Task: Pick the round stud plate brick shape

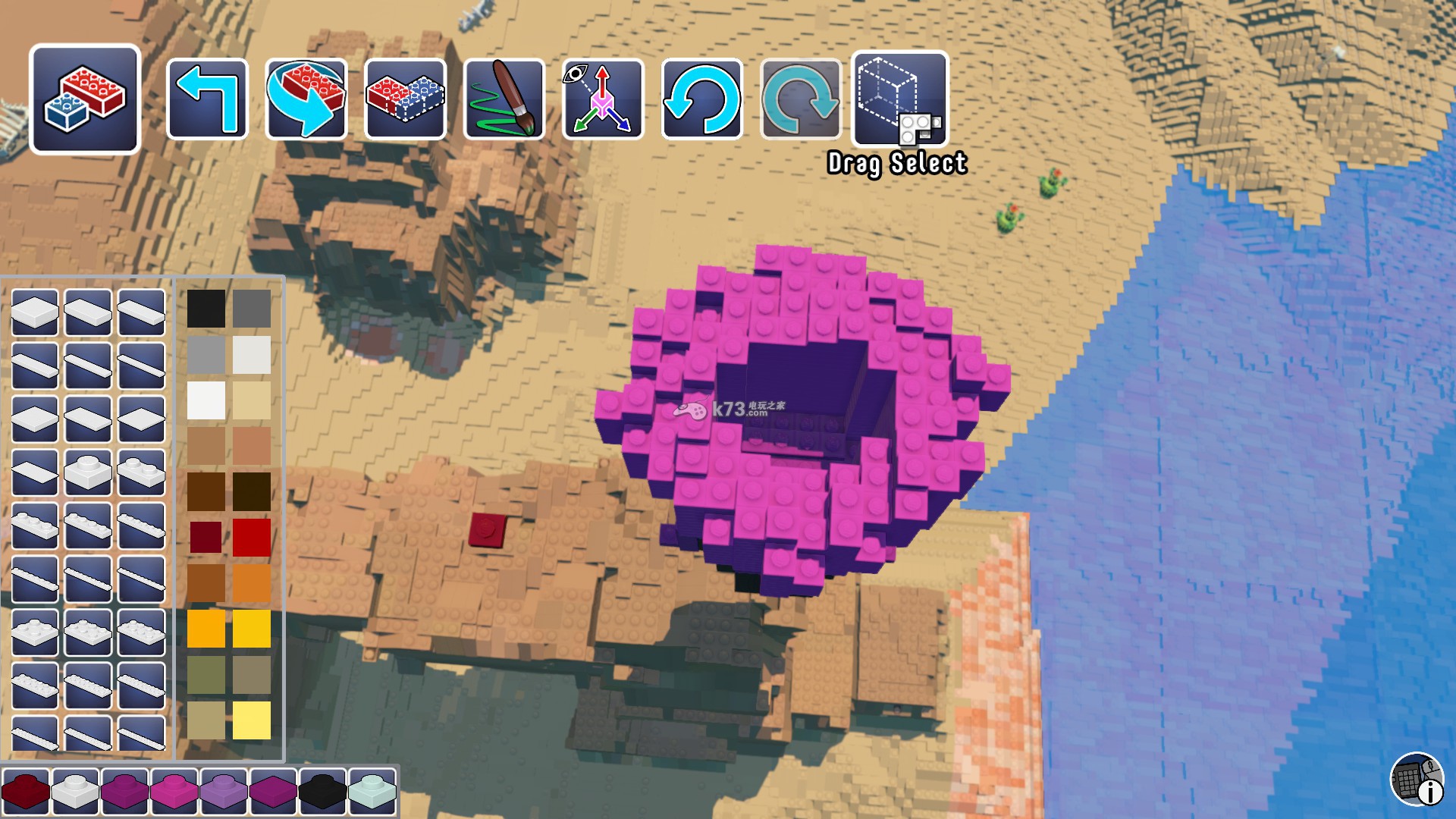Action: tap(88, 472)
